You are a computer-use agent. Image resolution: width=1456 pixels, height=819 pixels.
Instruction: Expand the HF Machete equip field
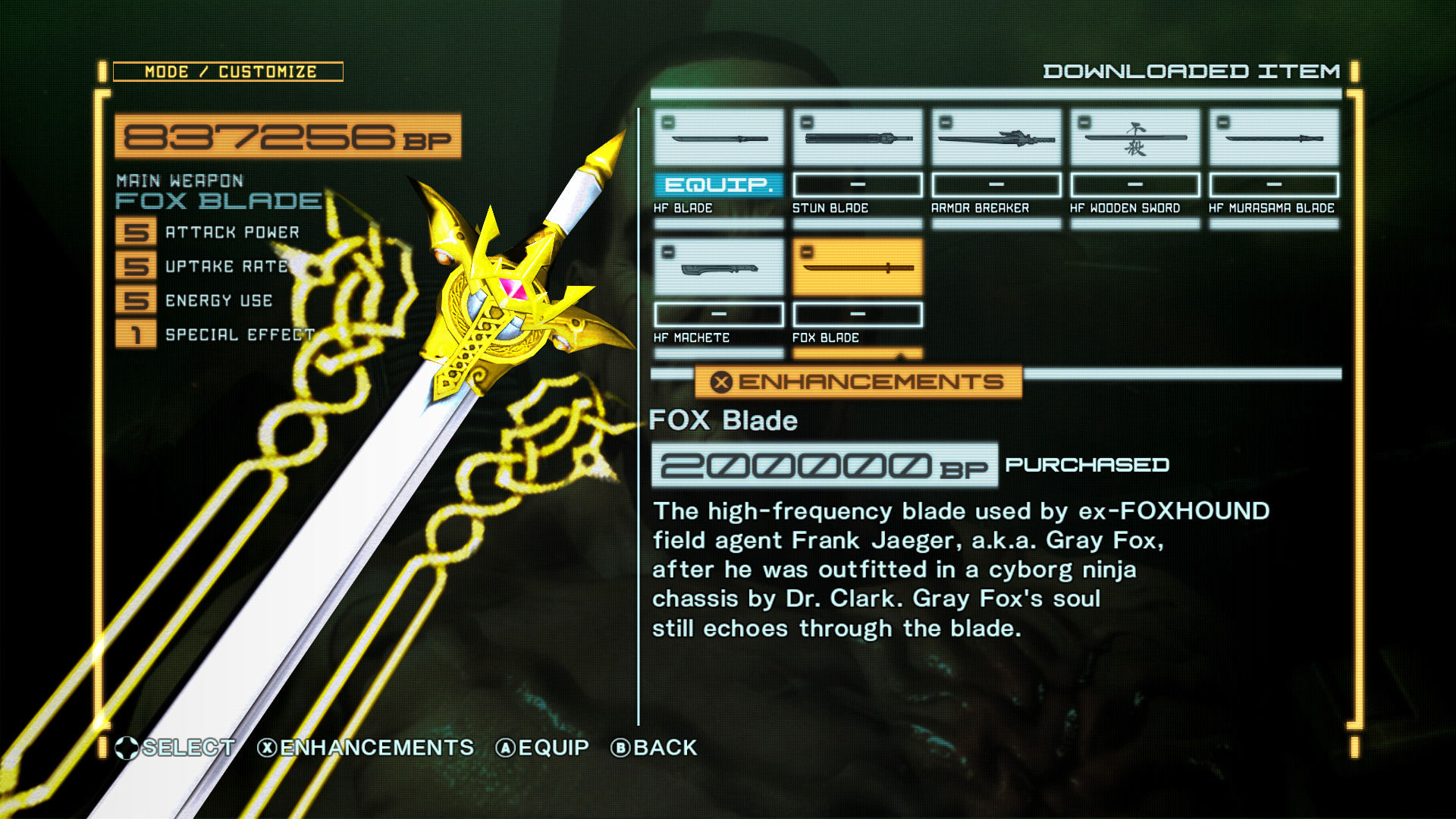click(x=718, y=313)
